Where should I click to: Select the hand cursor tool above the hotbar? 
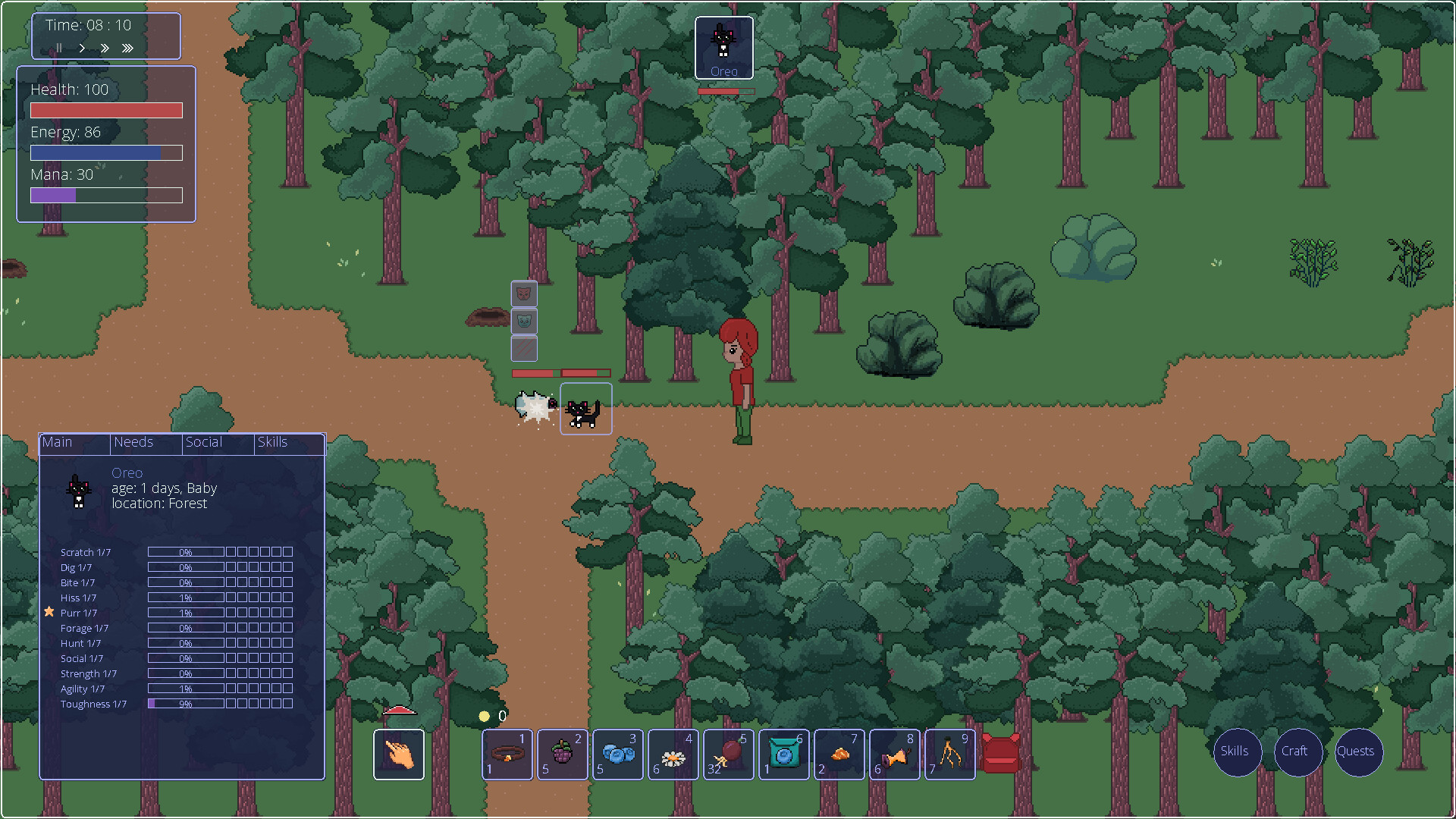coord(399,755)
